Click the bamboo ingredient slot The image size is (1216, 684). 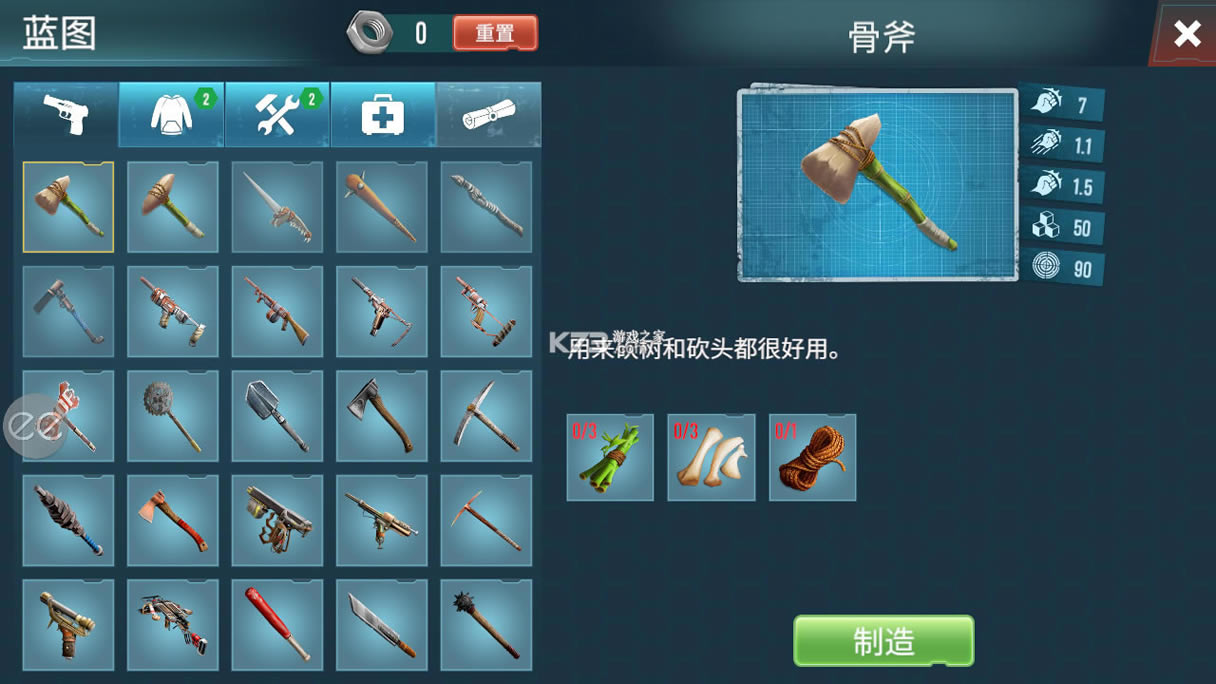[x=610, y=457]
